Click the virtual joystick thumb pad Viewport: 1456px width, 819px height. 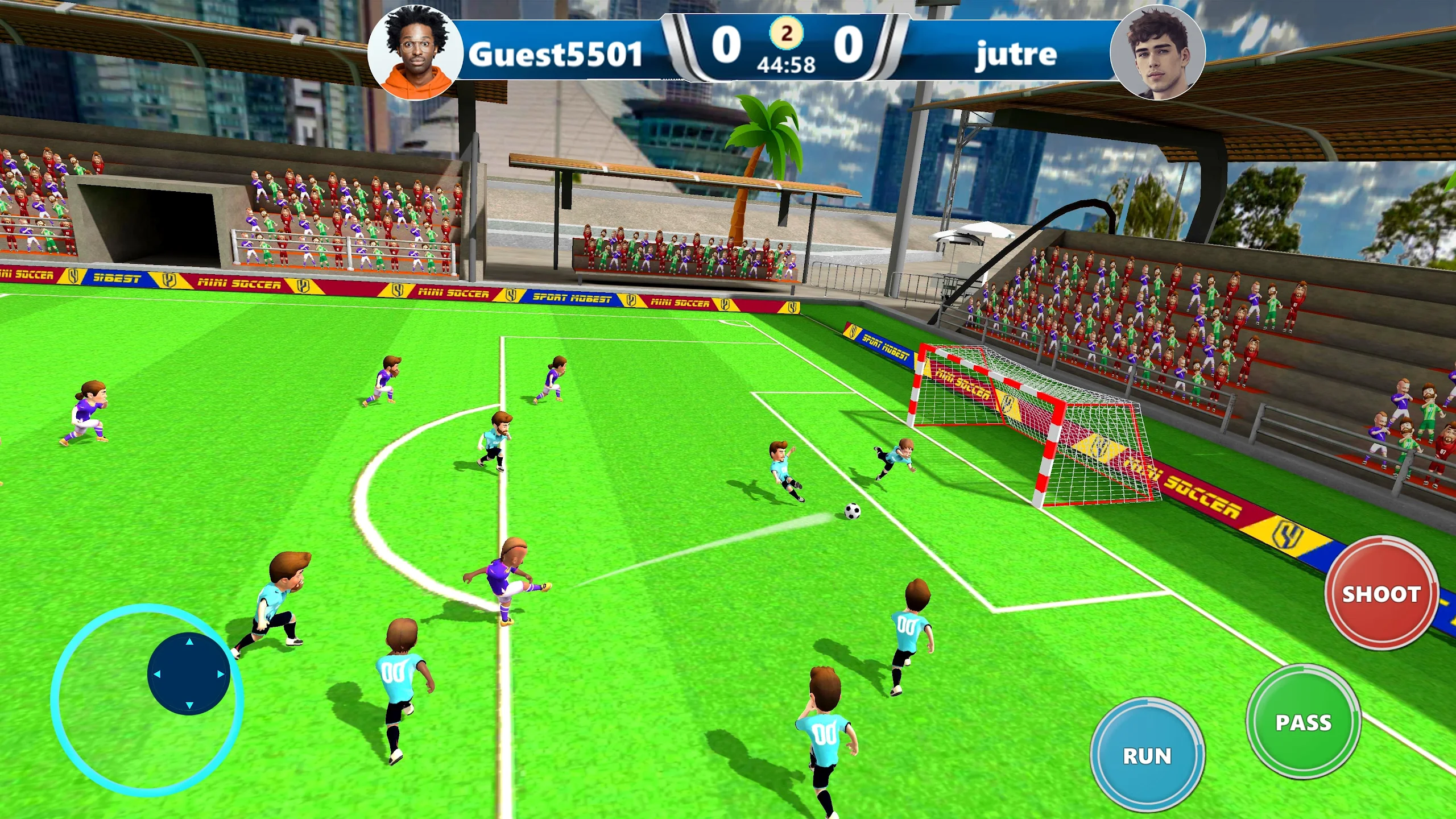point(189,673)
